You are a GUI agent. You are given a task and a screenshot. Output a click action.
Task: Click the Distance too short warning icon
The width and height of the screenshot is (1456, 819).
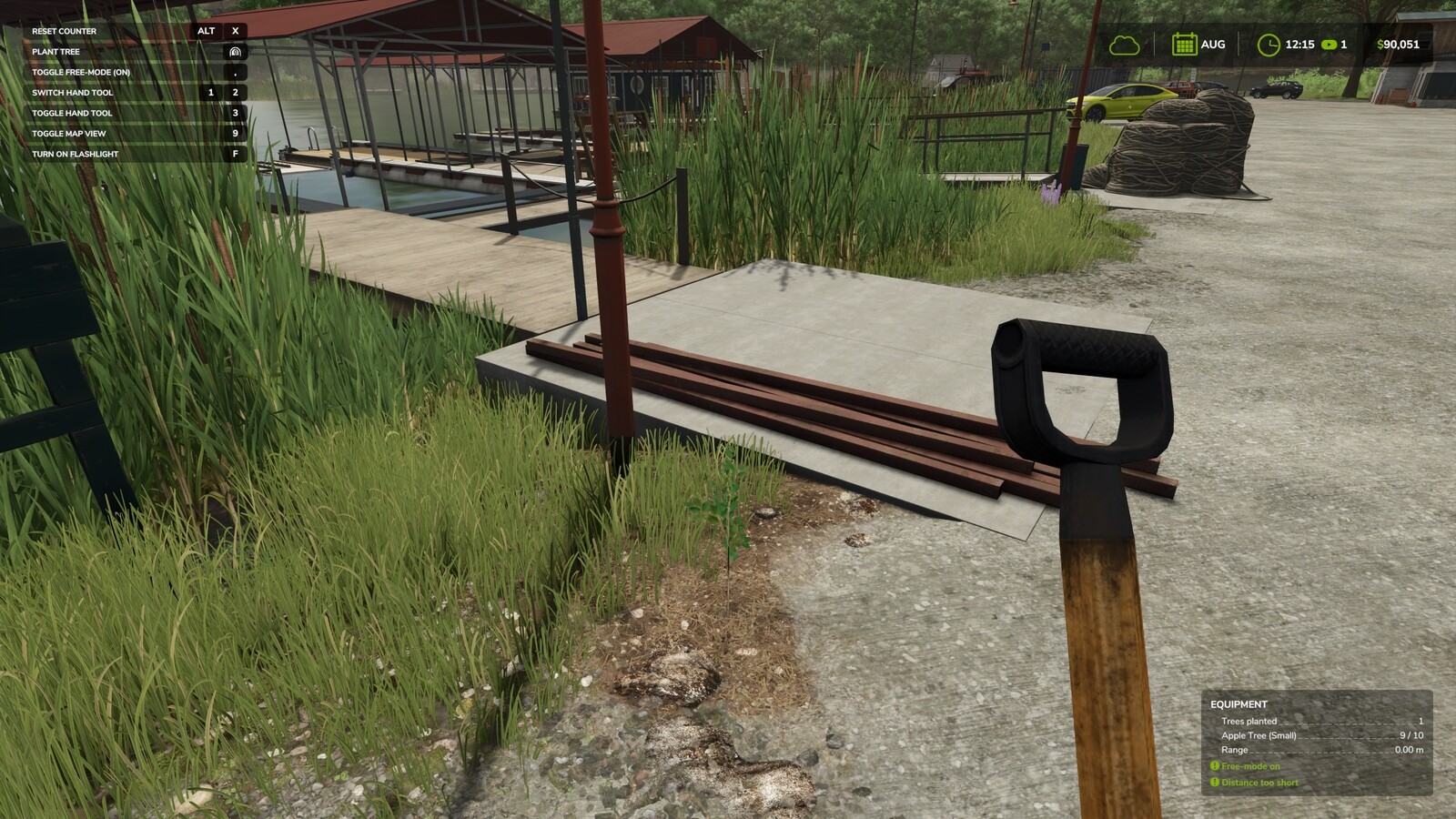click(1215, 783)
